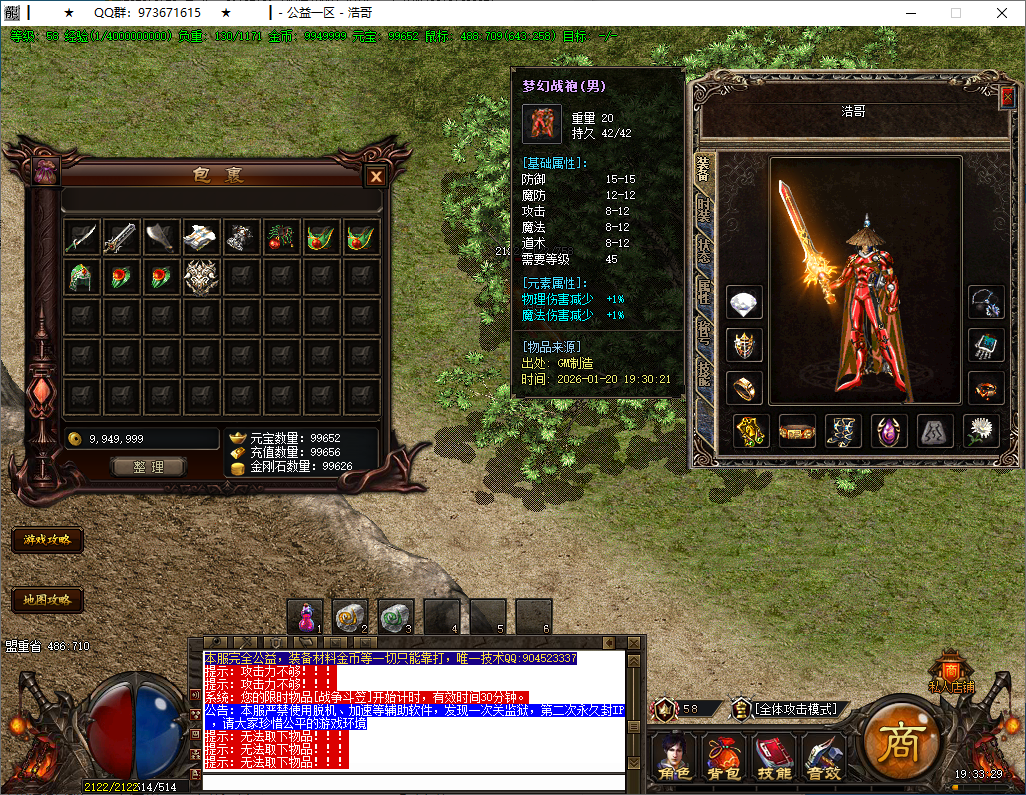Show the 属性 attributes tab

[705, 290]
